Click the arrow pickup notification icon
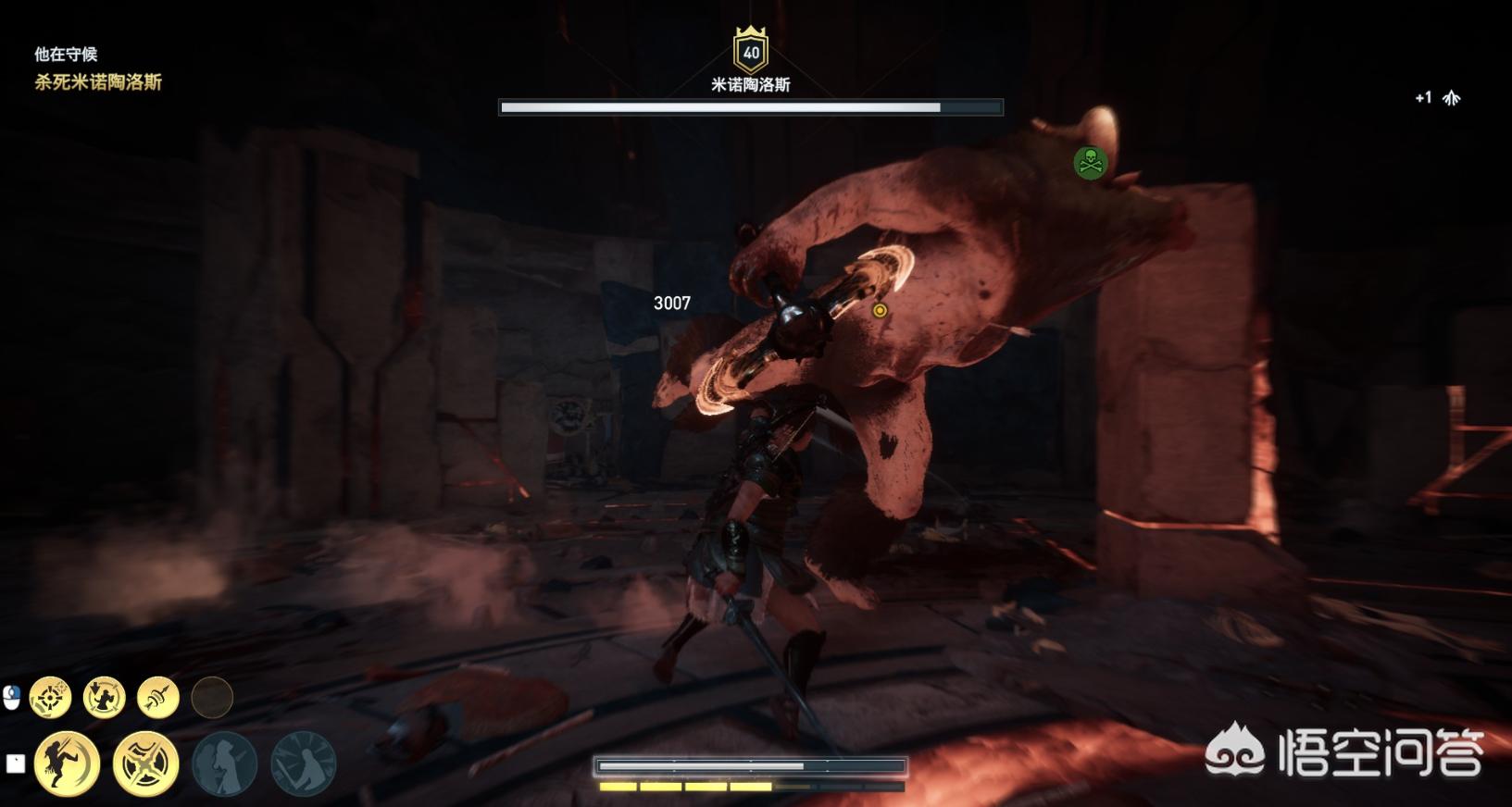 pyautogui.click(x=1450, y=98)
